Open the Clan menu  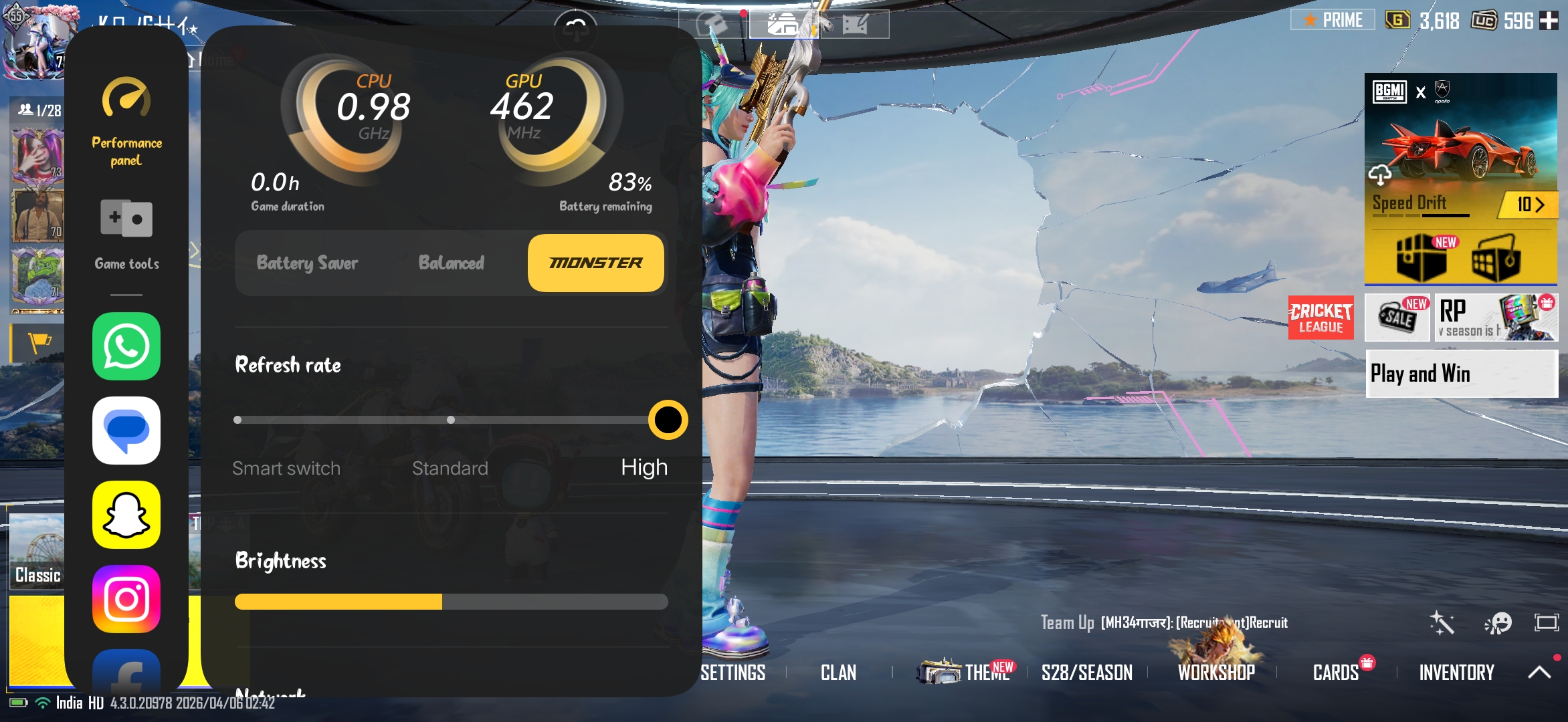click(838, 673)
